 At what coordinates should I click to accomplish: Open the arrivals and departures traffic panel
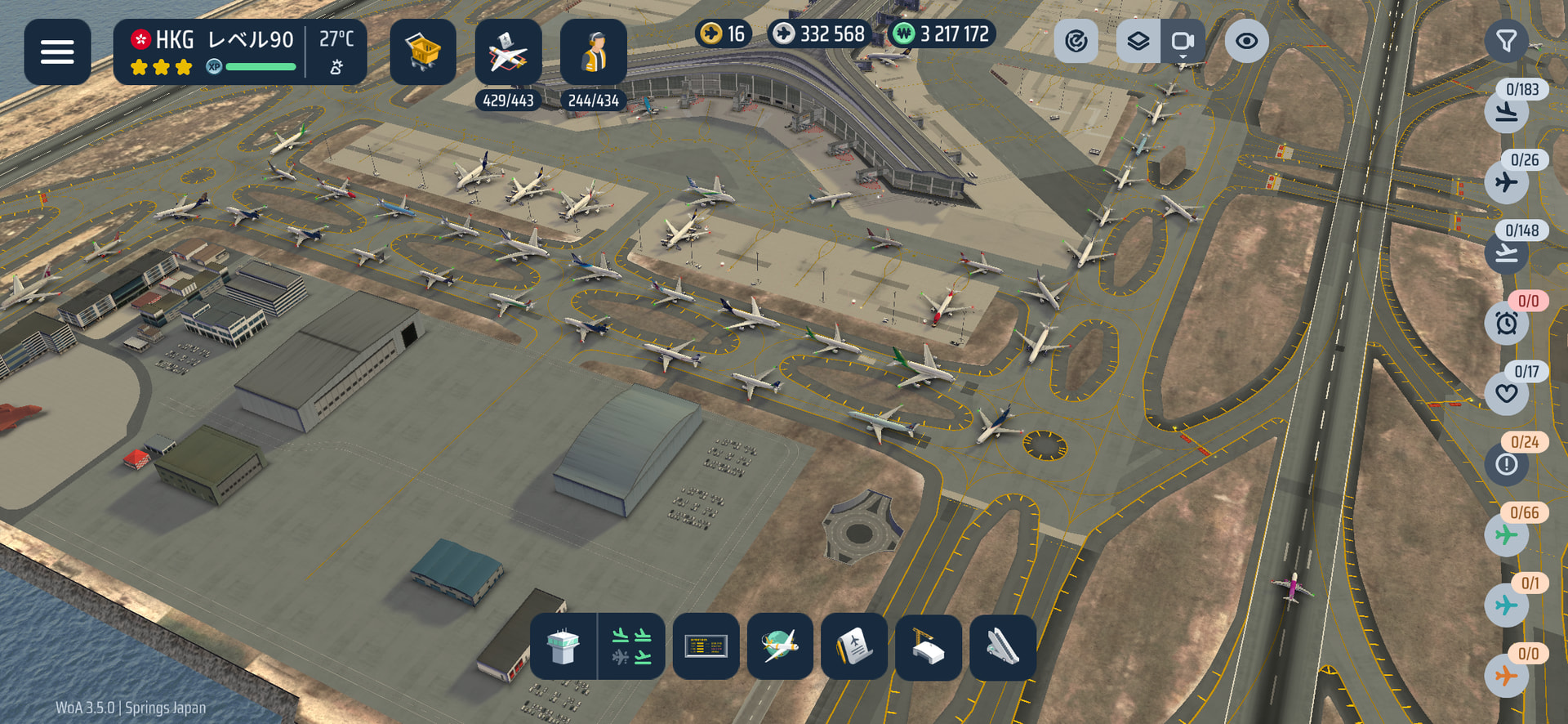coord(631,646)
